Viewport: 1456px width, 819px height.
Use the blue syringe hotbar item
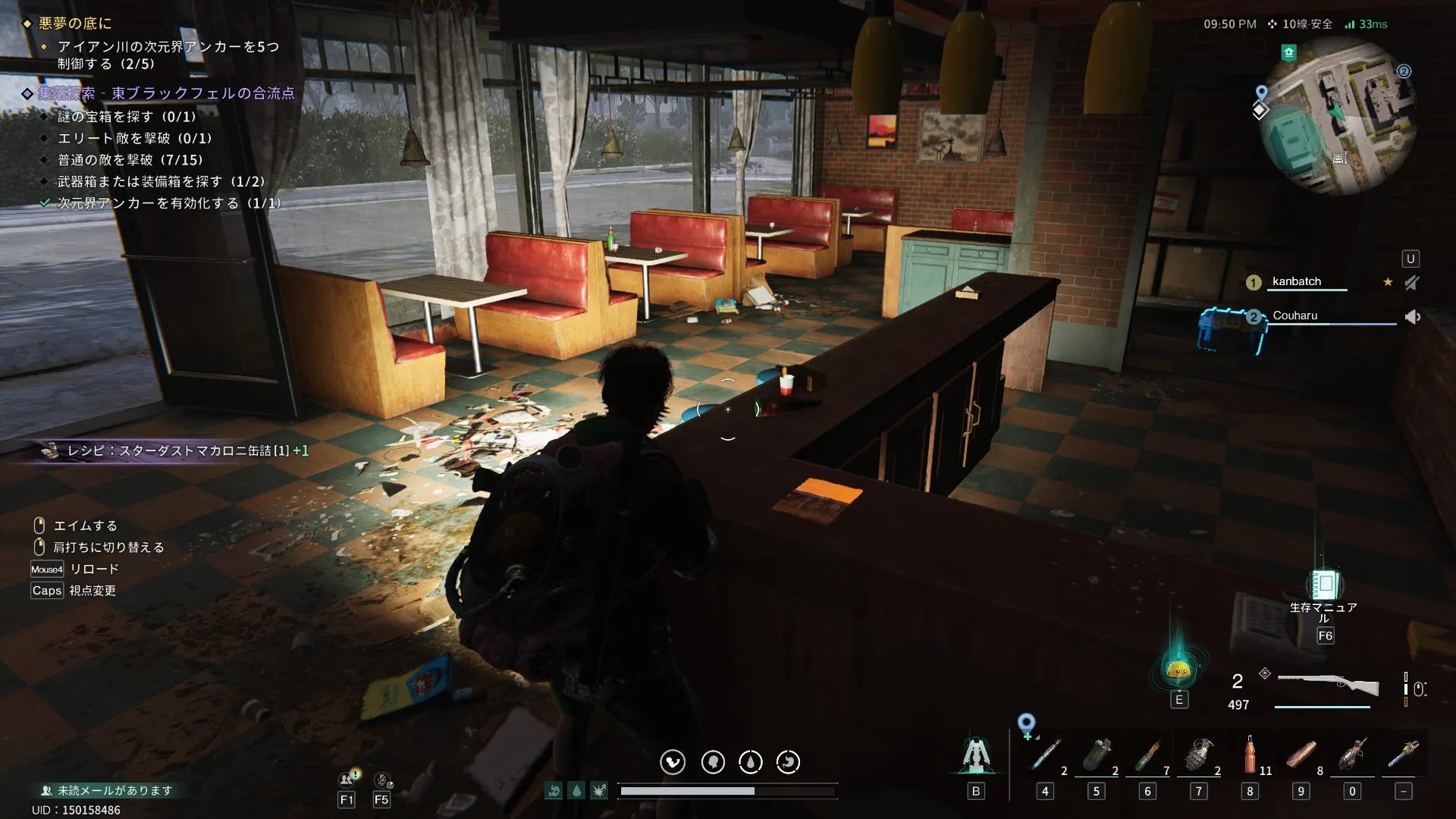click(1046, 755)
